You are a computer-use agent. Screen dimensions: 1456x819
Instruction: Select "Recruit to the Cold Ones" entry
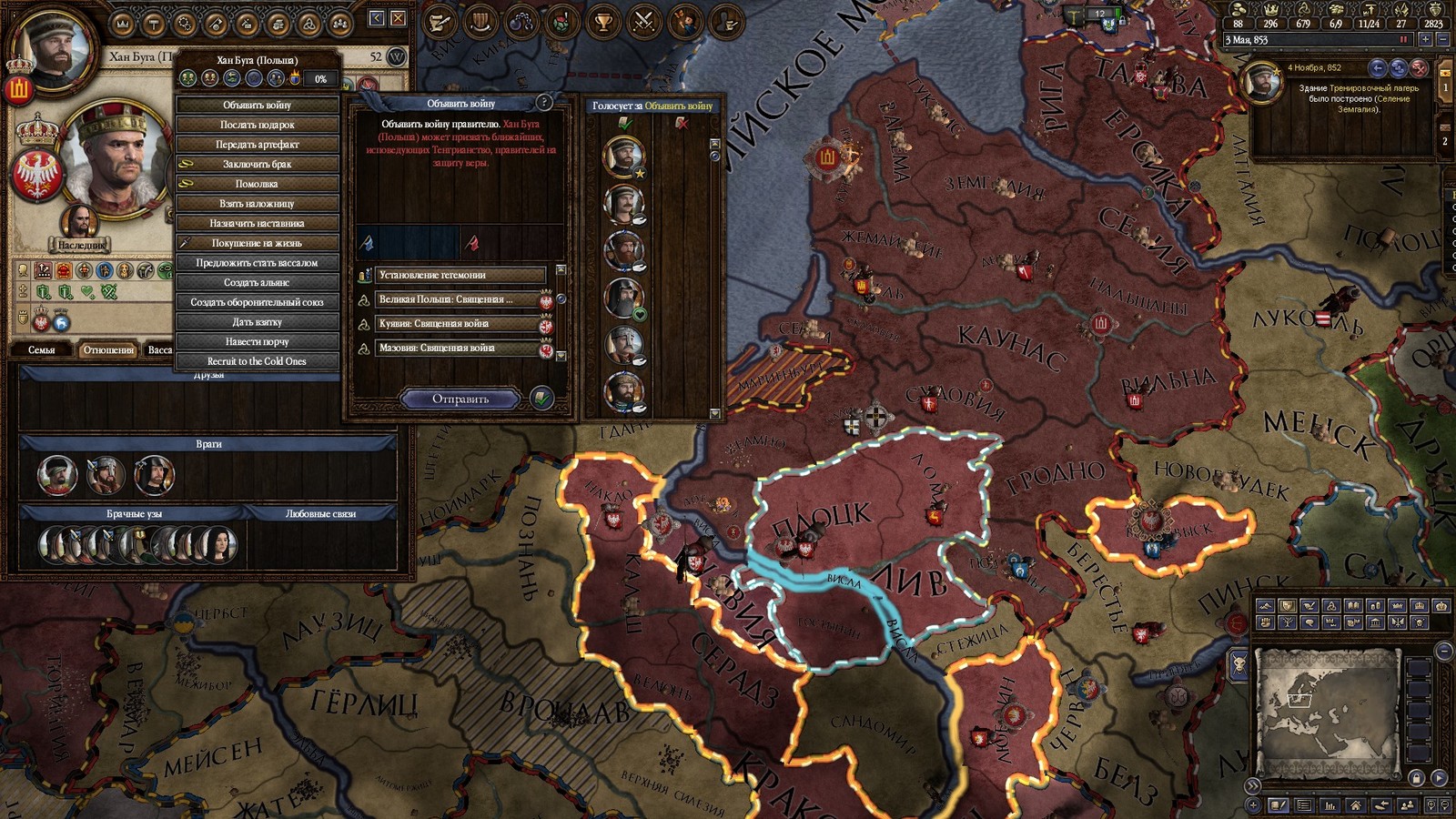258,361
